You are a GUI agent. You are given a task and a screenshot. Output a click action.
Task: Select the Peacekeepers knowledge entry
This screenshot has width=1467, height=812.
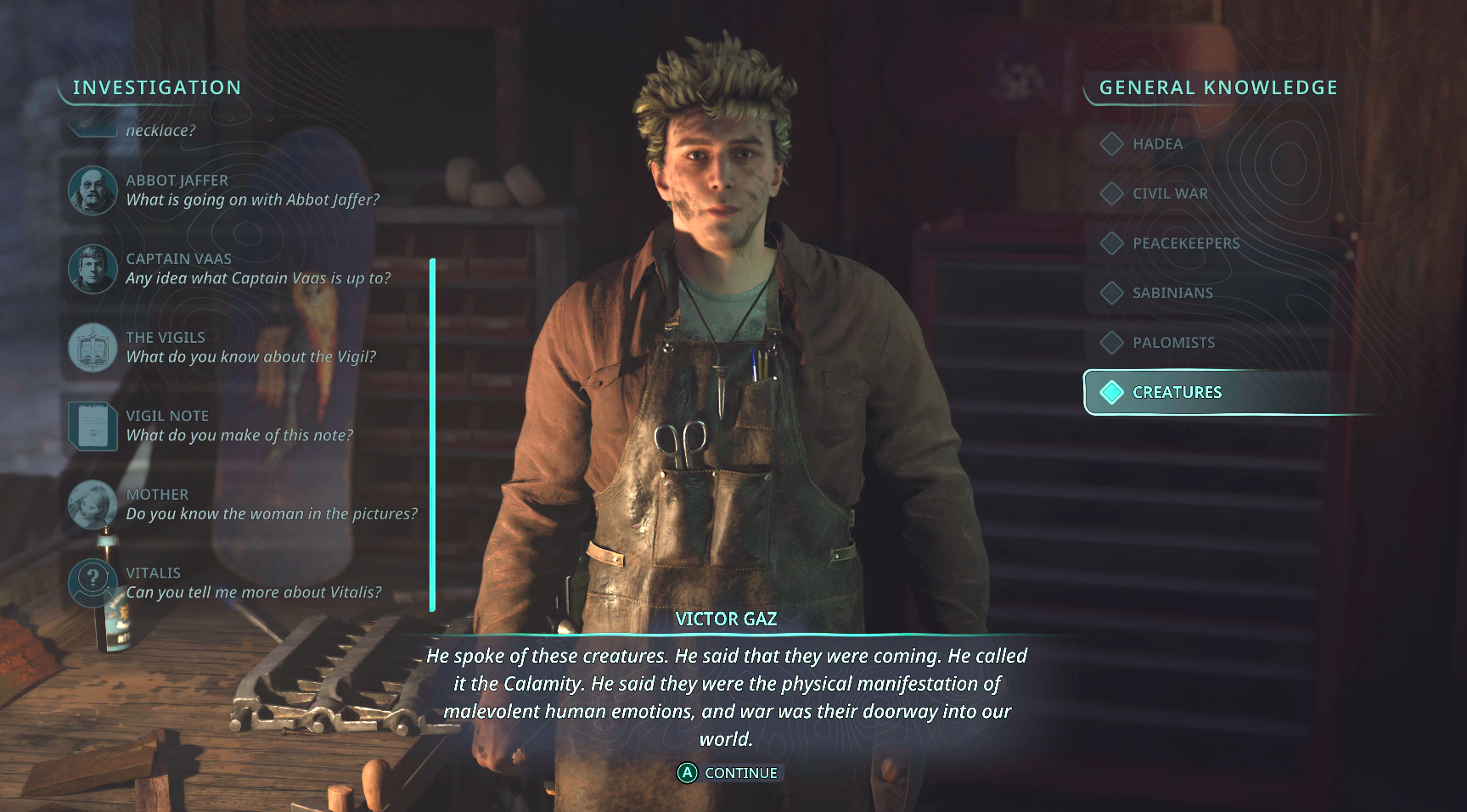(1185, 244)
